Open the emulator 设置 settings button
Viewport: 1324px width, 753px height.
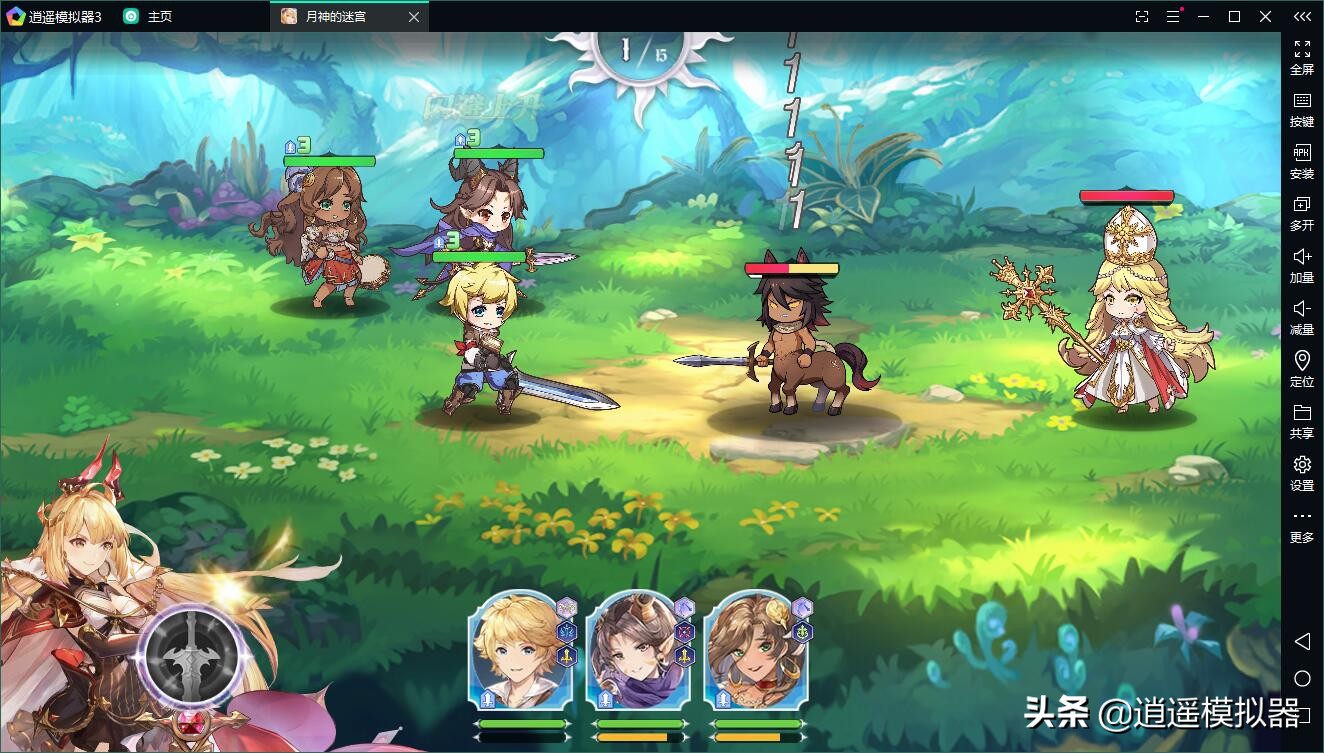coord(1301,473)
